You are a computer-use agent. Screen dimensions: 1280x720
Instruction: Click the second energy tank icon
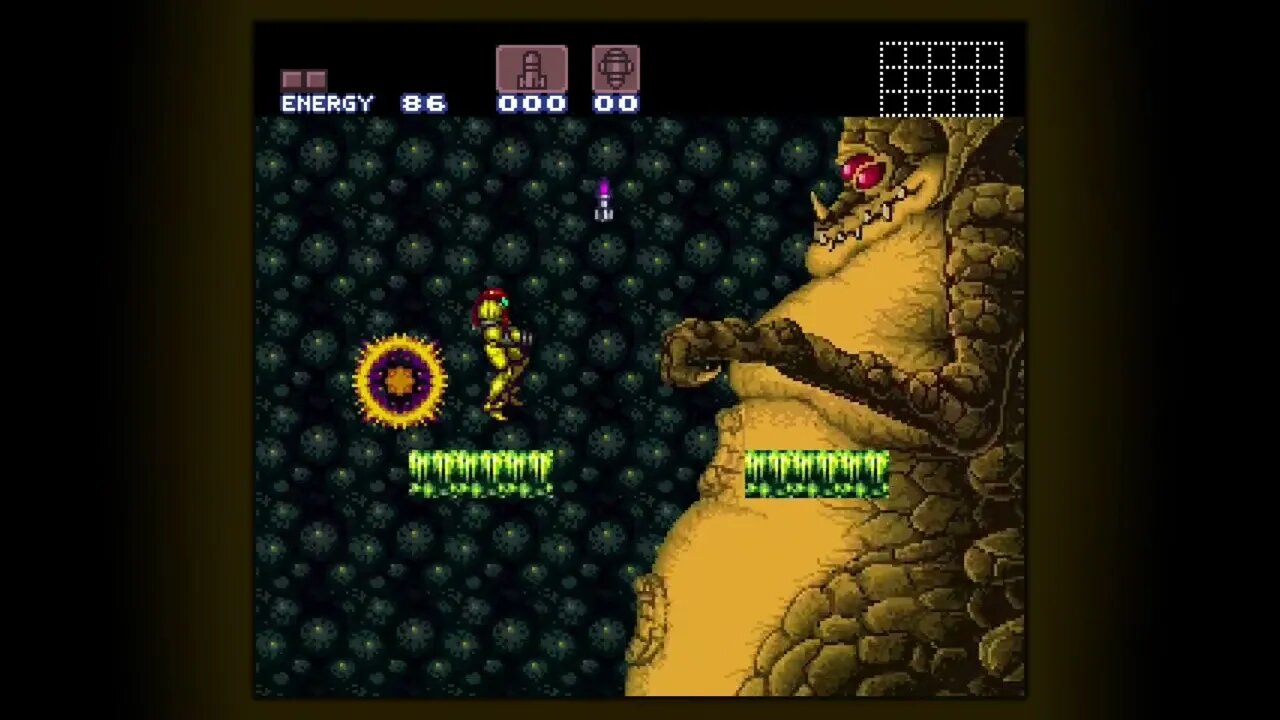point(316,77)
